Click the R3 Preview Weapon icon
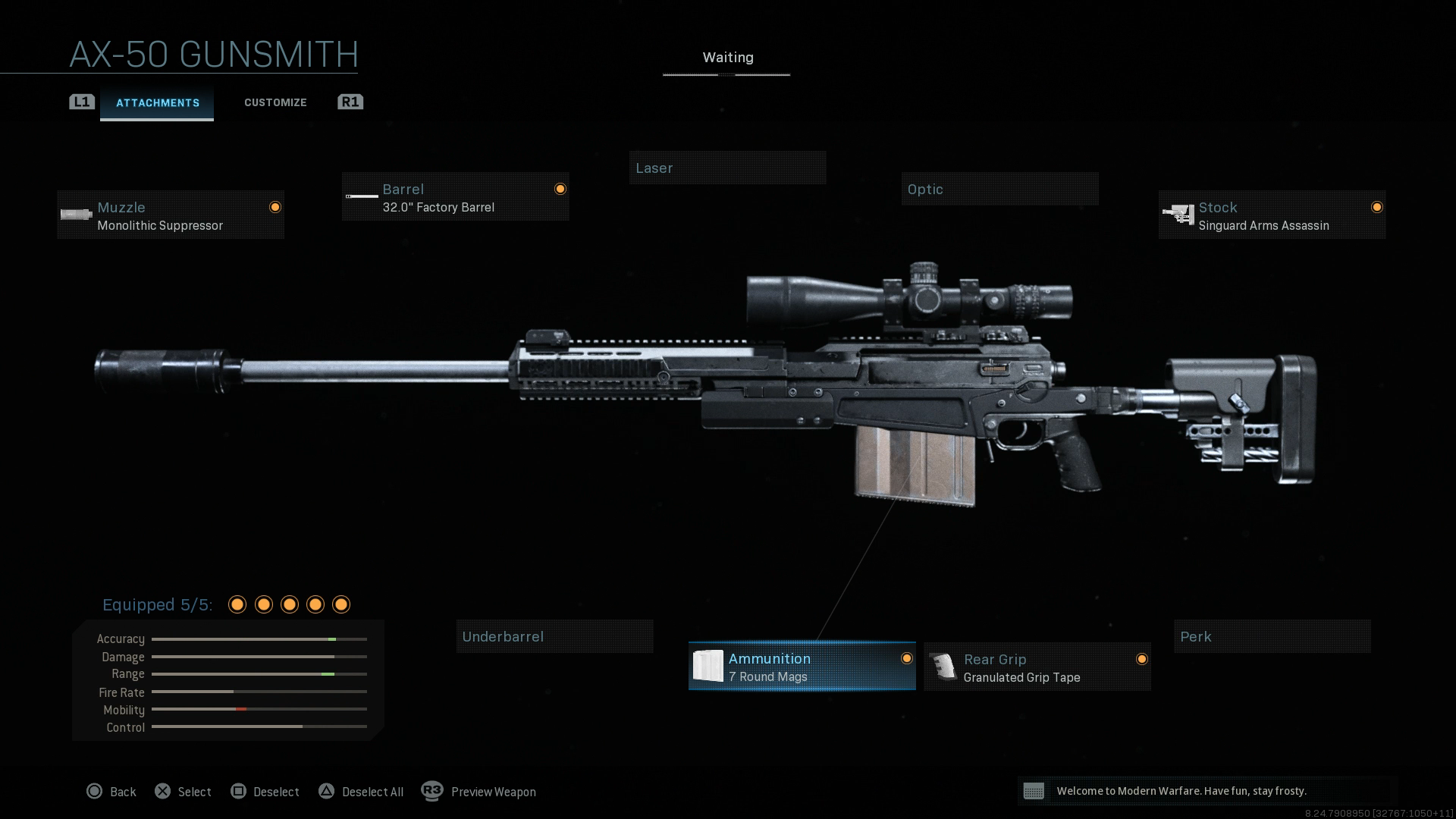Image resolution: width=1456 pixels, height=819 pixels. pos(434,792)
